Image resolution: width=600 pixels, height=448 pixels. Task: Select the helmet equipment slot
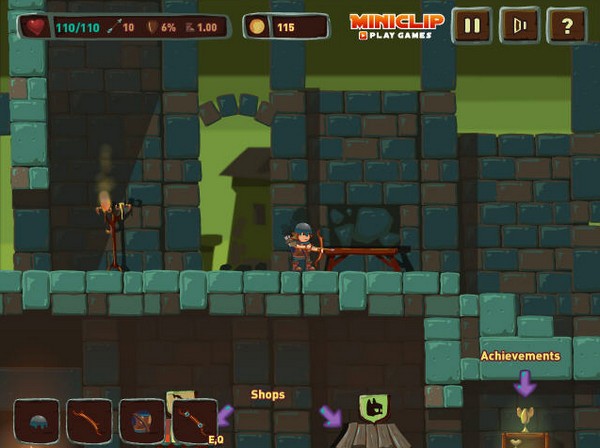pyautogui.click(x=37, y=421)
